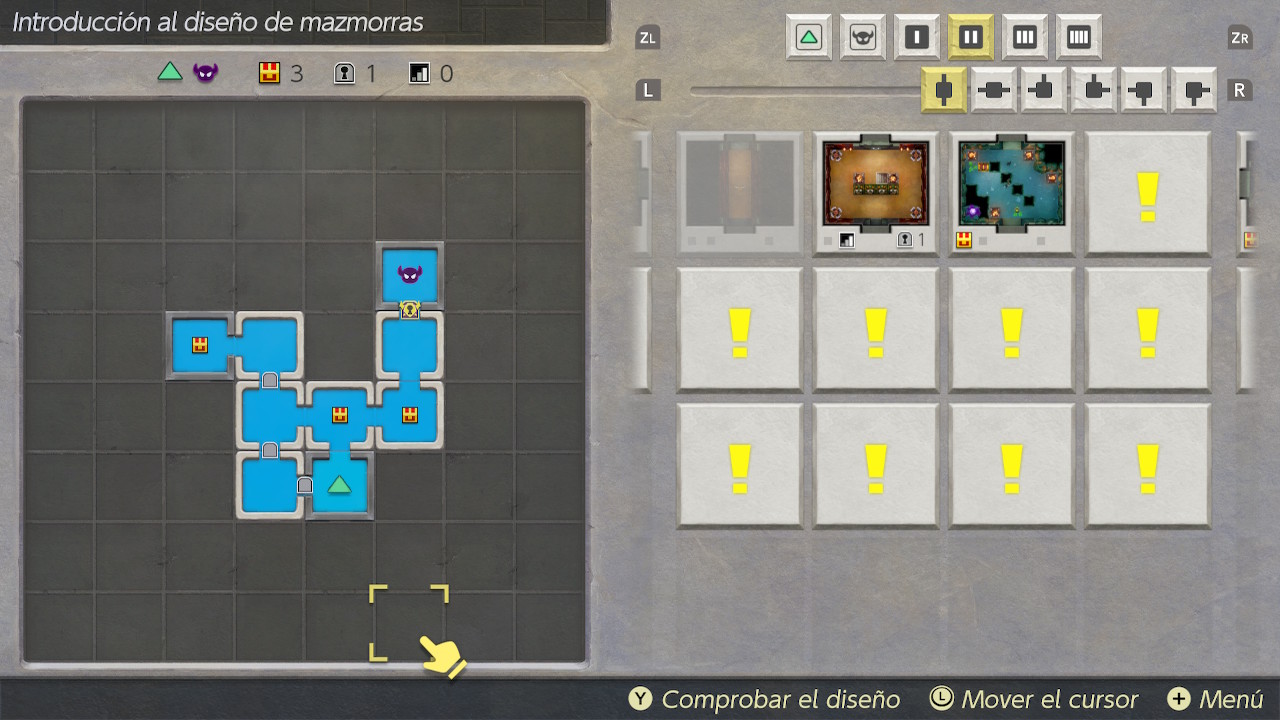
Task: Switch to the one-door chamber filter
Action: (916, 38)
